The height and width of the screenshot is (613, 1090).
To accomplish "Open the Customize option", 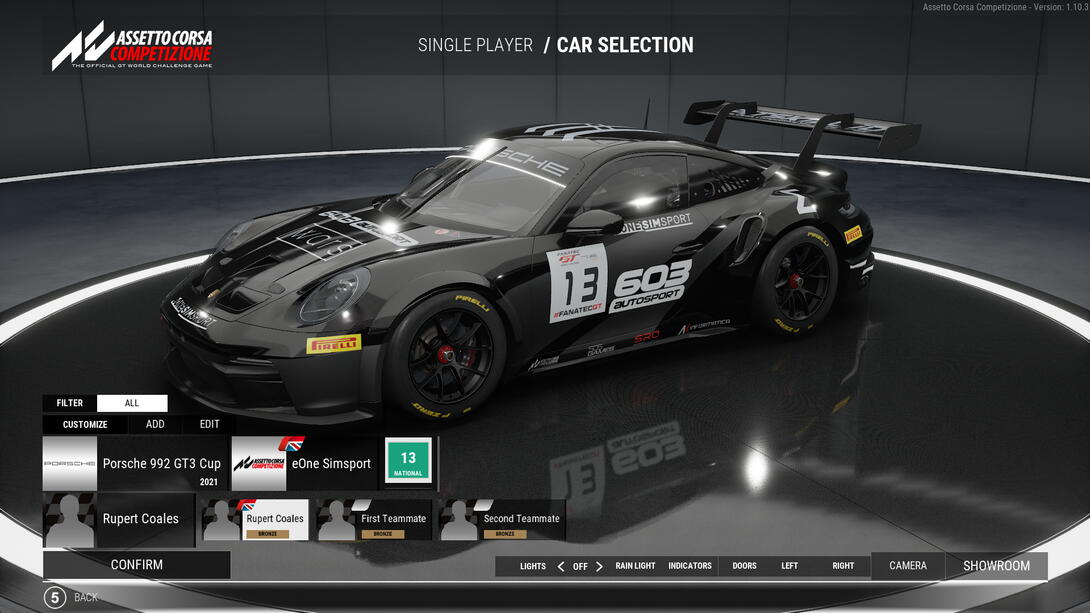I will 85,424.
